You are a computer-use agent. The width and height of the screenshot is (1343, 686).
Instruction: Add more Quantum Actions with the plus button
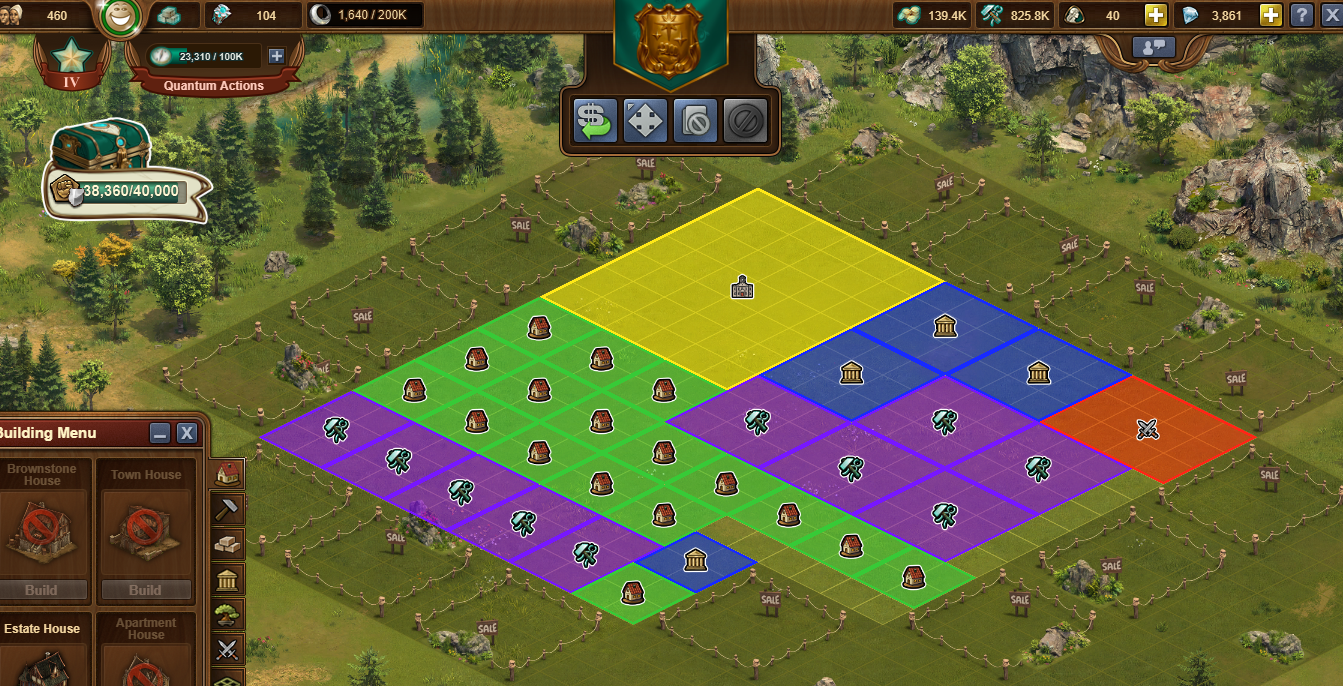point(277,56)
